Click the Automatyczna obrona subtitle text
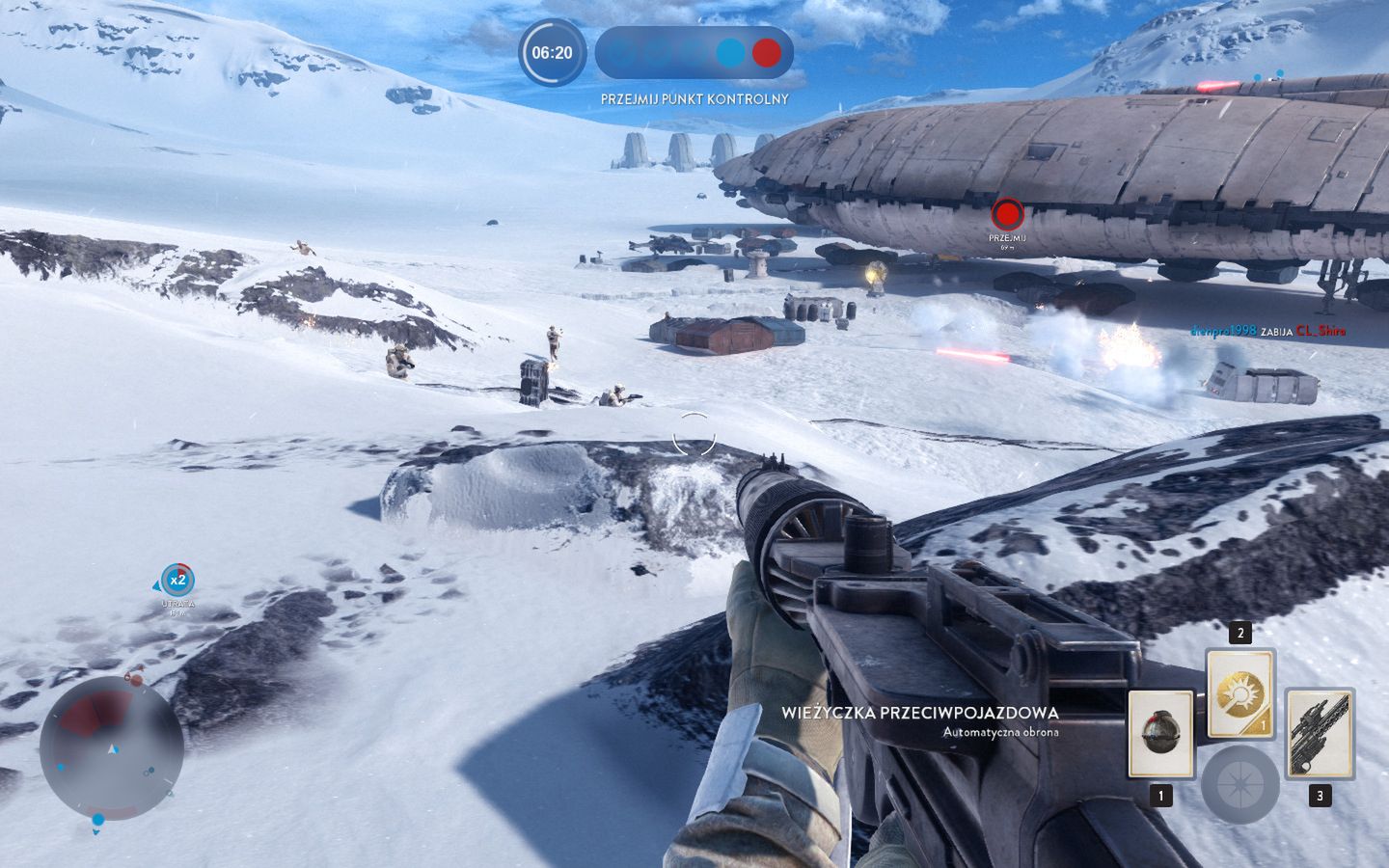 tap(999, 733)
